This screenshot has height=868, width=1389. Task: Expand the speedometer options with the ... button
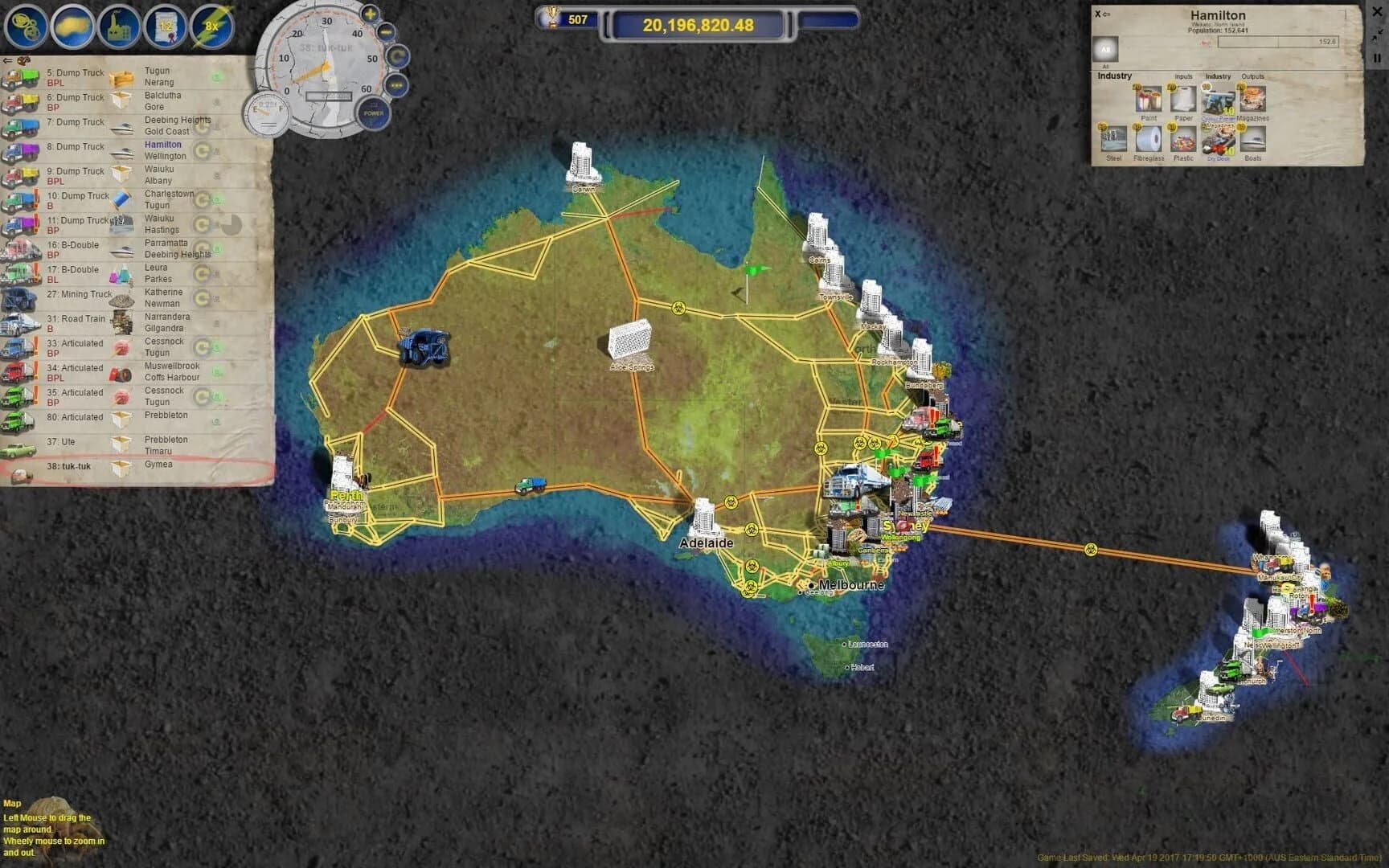395,84
